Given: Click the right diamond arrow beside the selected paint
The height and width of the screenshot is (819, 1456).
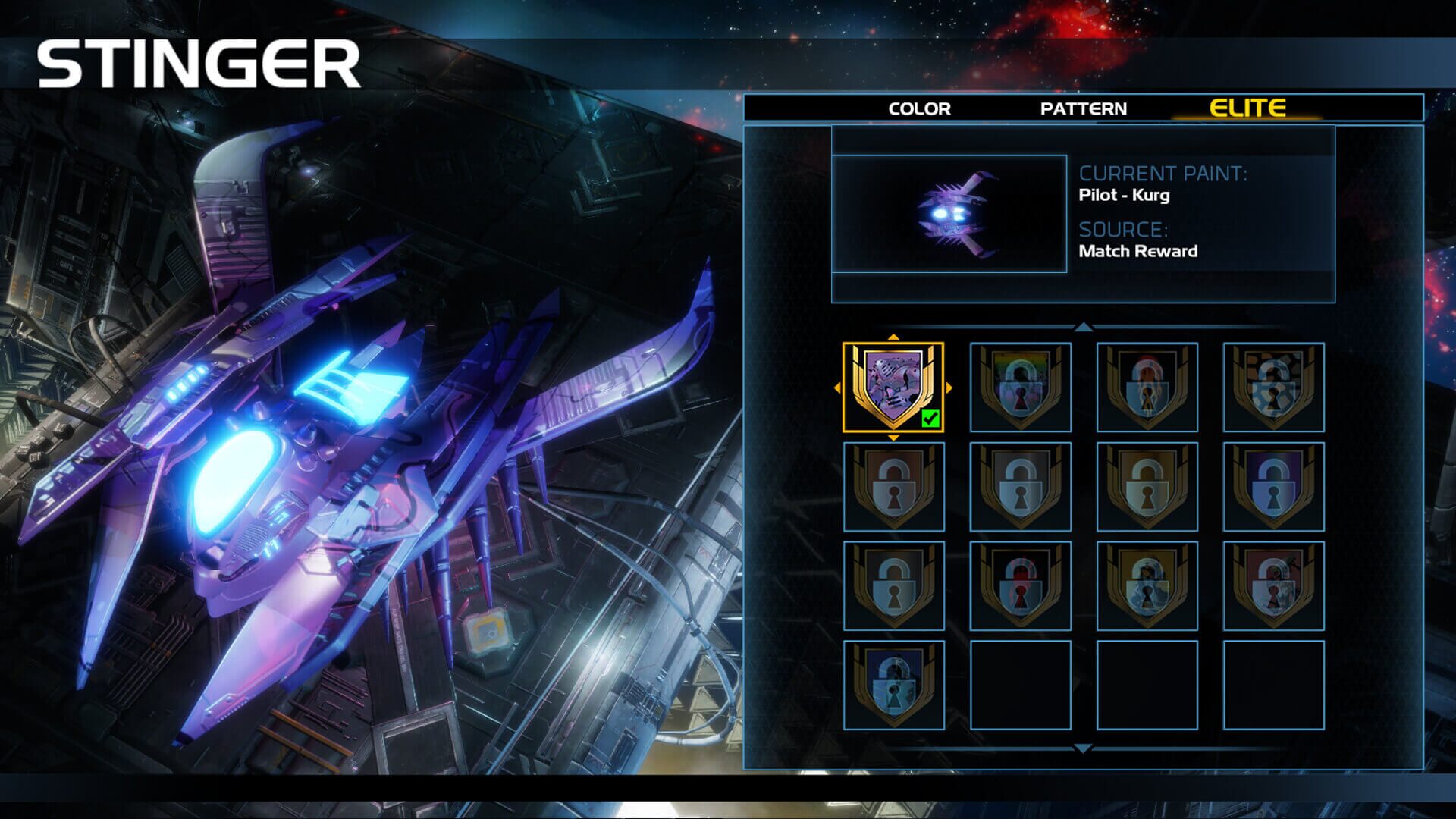Looking at the screenshot, I should pos(950,388).
